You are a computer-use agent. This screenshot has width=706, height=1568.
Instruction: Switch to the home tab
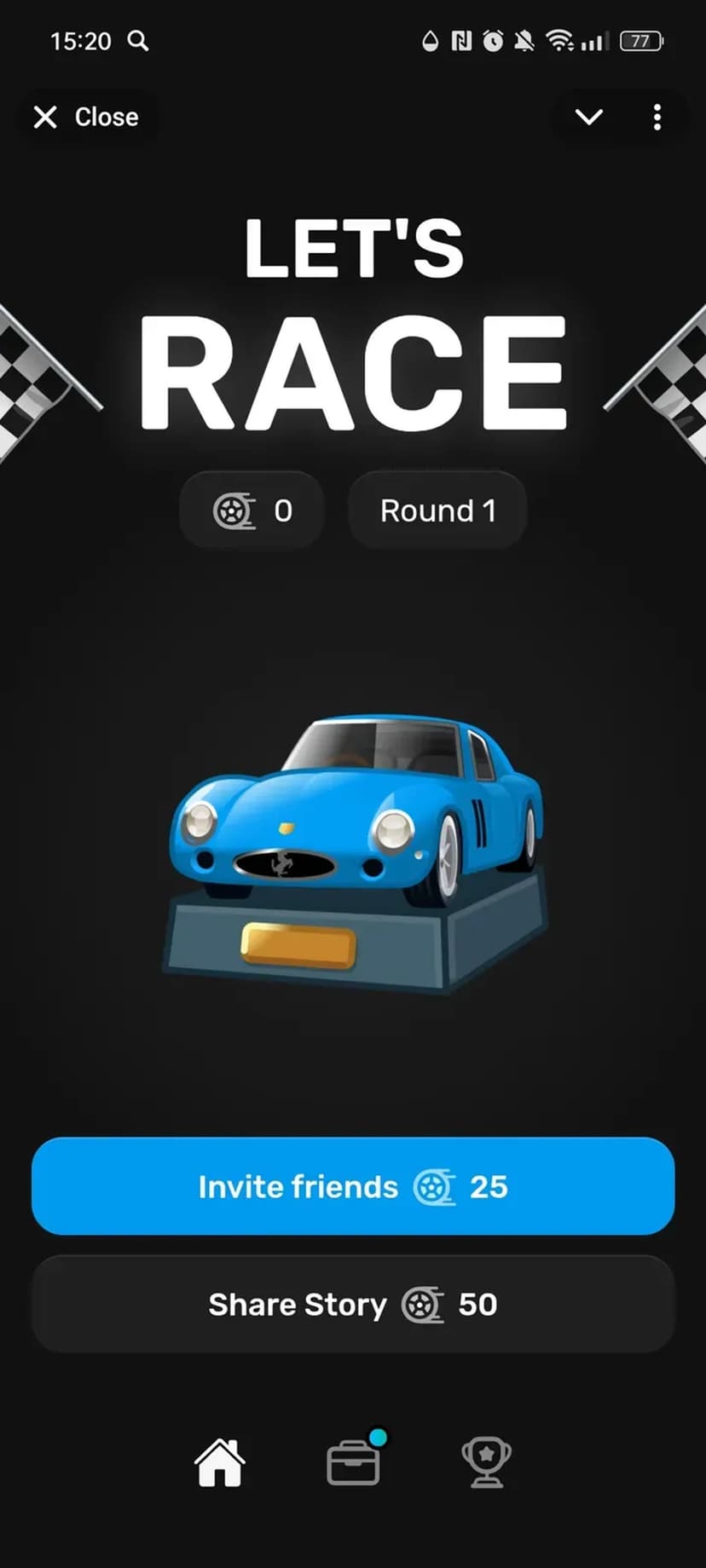(x=220, y=1462)
